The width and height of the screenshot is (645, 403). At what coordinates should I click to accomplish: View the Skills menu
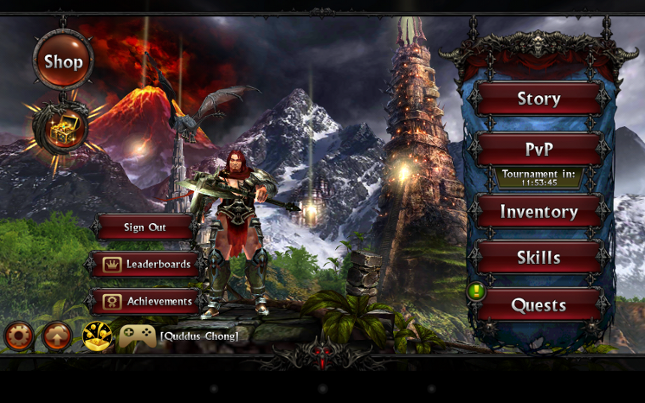[538, 257]
